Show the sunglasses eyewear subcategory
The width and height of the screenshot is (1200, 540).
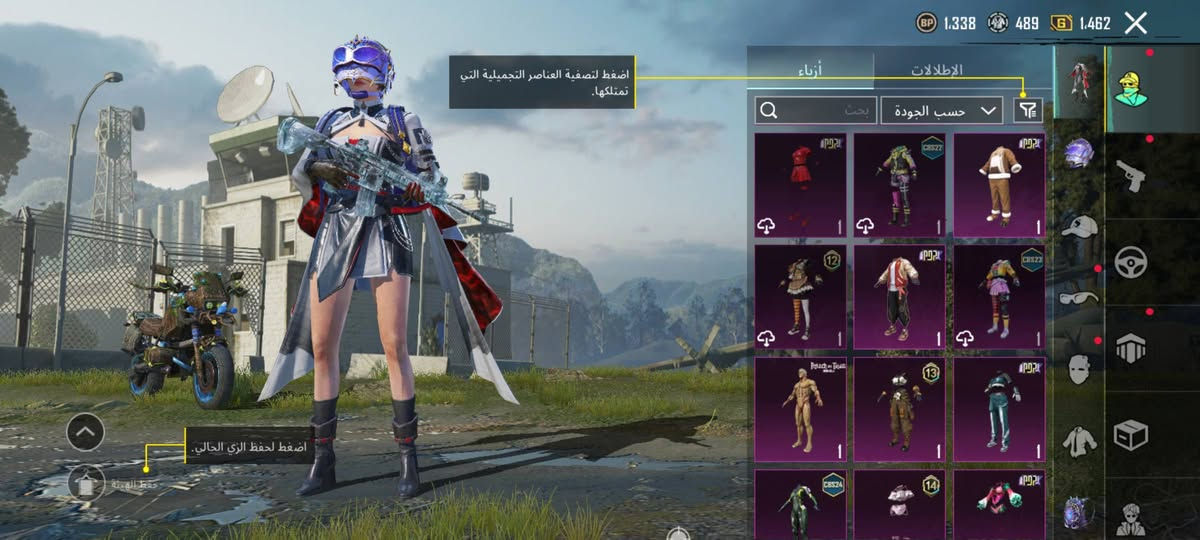click(x=1079, y=297)
